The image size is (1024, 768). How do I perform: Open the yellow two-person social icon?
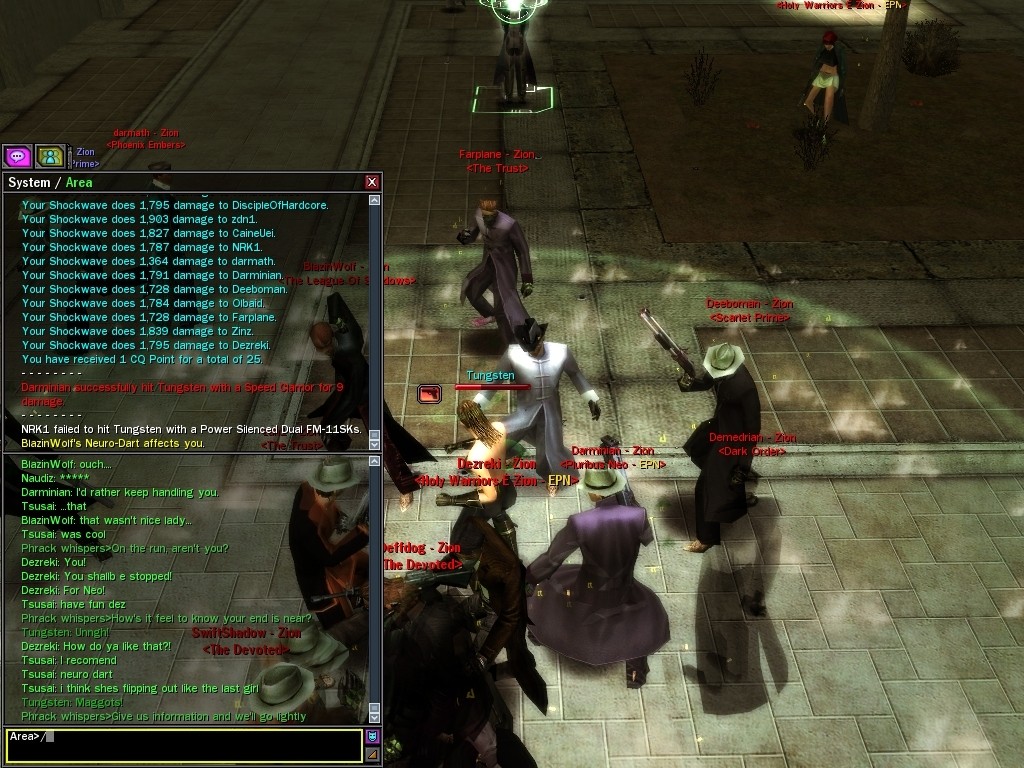[50, 156]
